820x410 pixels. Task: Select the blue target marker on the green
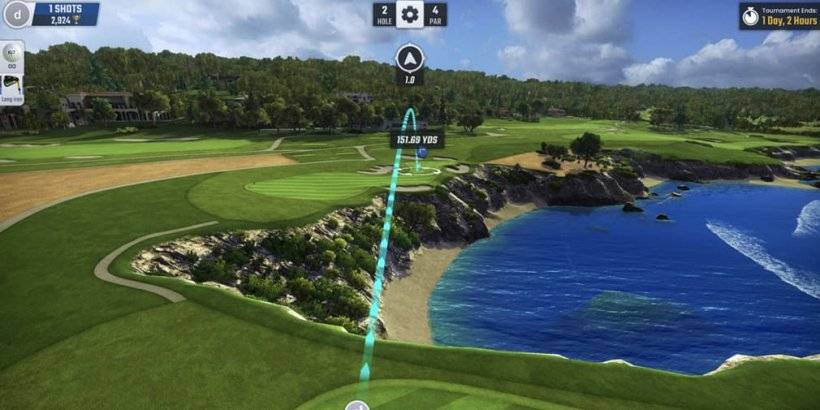(423, 153)
